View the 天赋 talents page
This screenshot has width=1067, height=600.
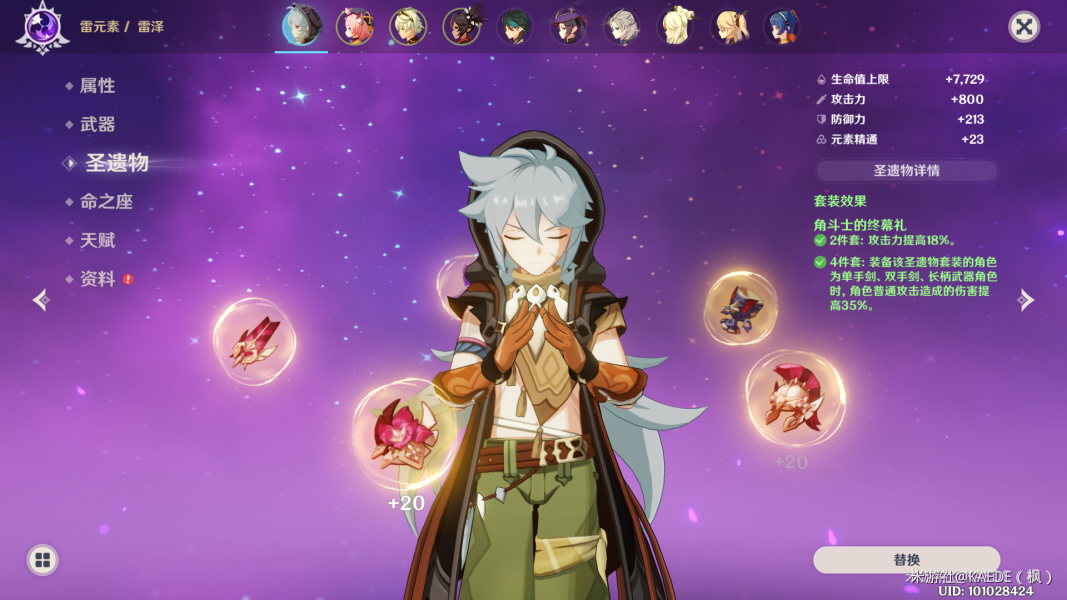click(x=97, y=240)
